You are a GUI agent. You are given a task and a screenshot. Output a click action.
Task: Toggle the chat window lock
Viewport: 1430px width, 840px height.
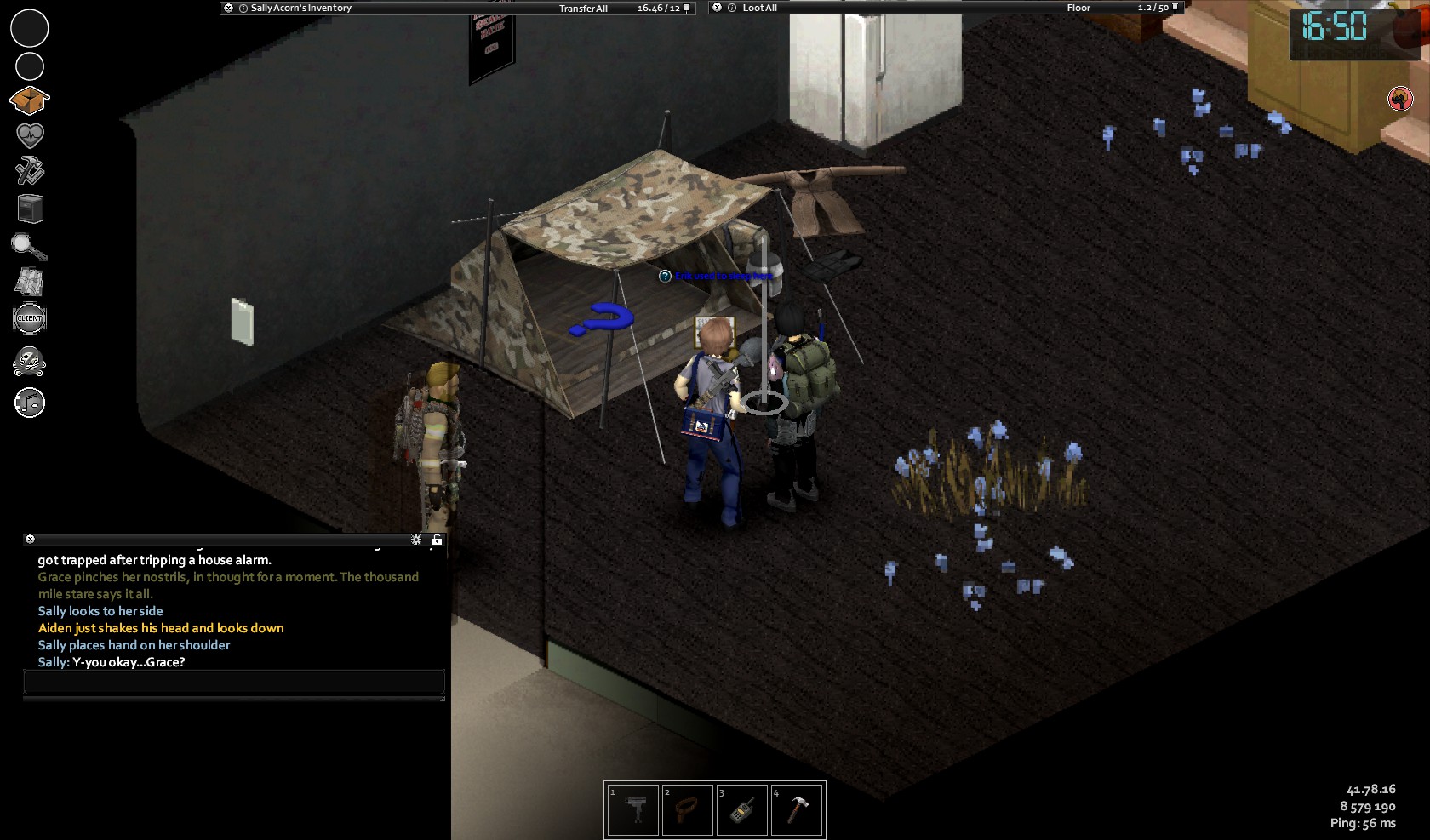pos(437,540)
